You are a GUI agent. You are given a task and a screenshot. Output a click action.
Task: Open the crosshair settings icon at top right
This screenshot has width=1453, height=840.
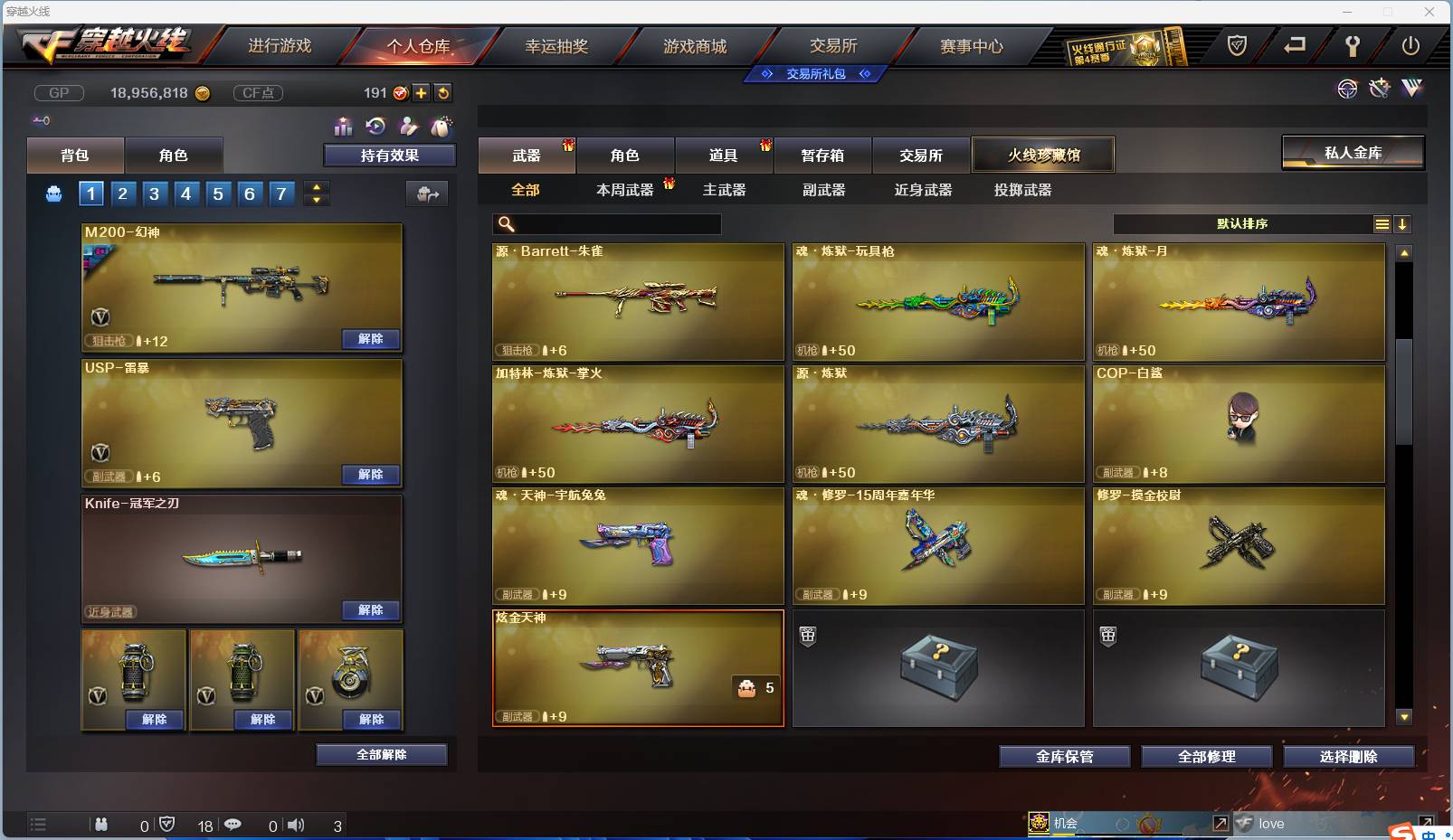[1348, 90]
